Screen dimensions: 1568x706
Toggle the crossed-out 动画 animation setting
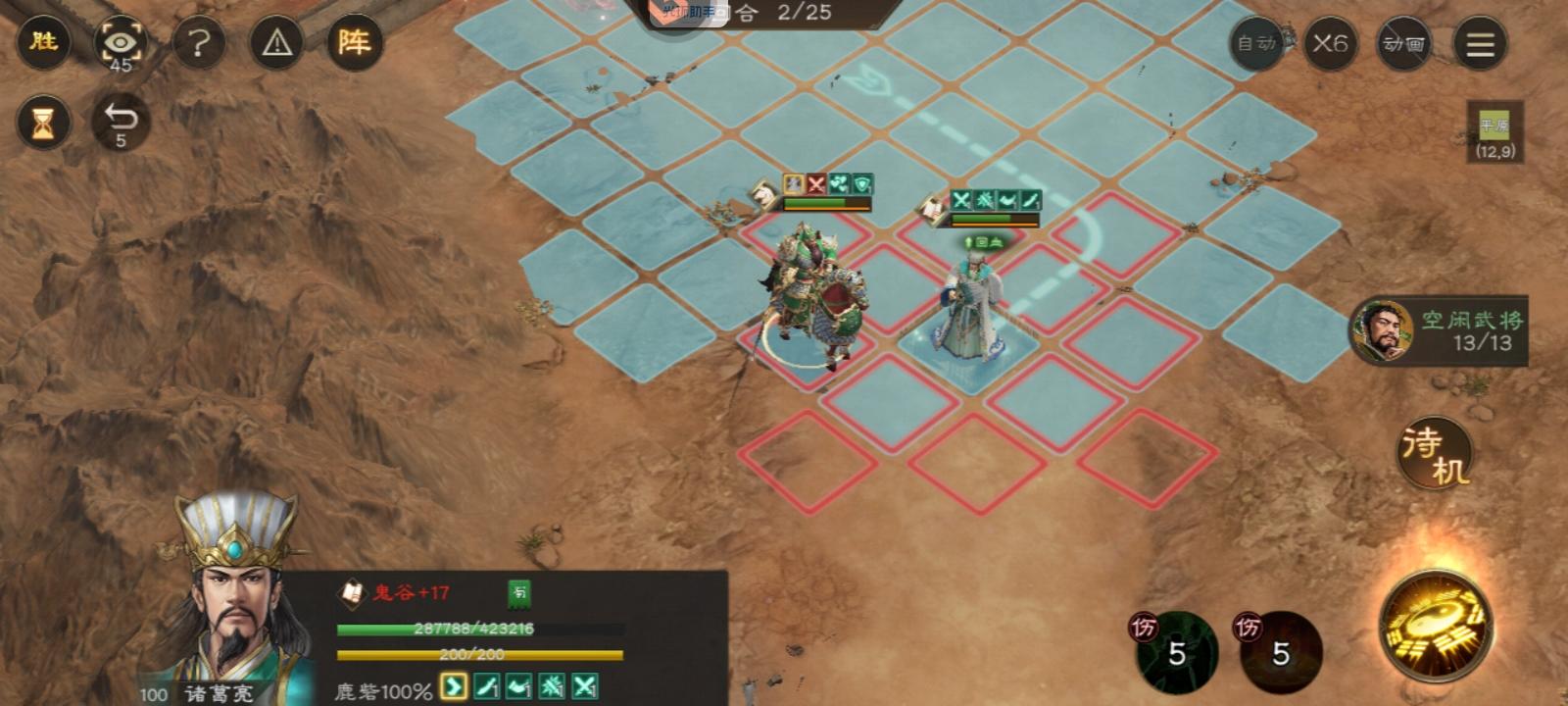1403,44
